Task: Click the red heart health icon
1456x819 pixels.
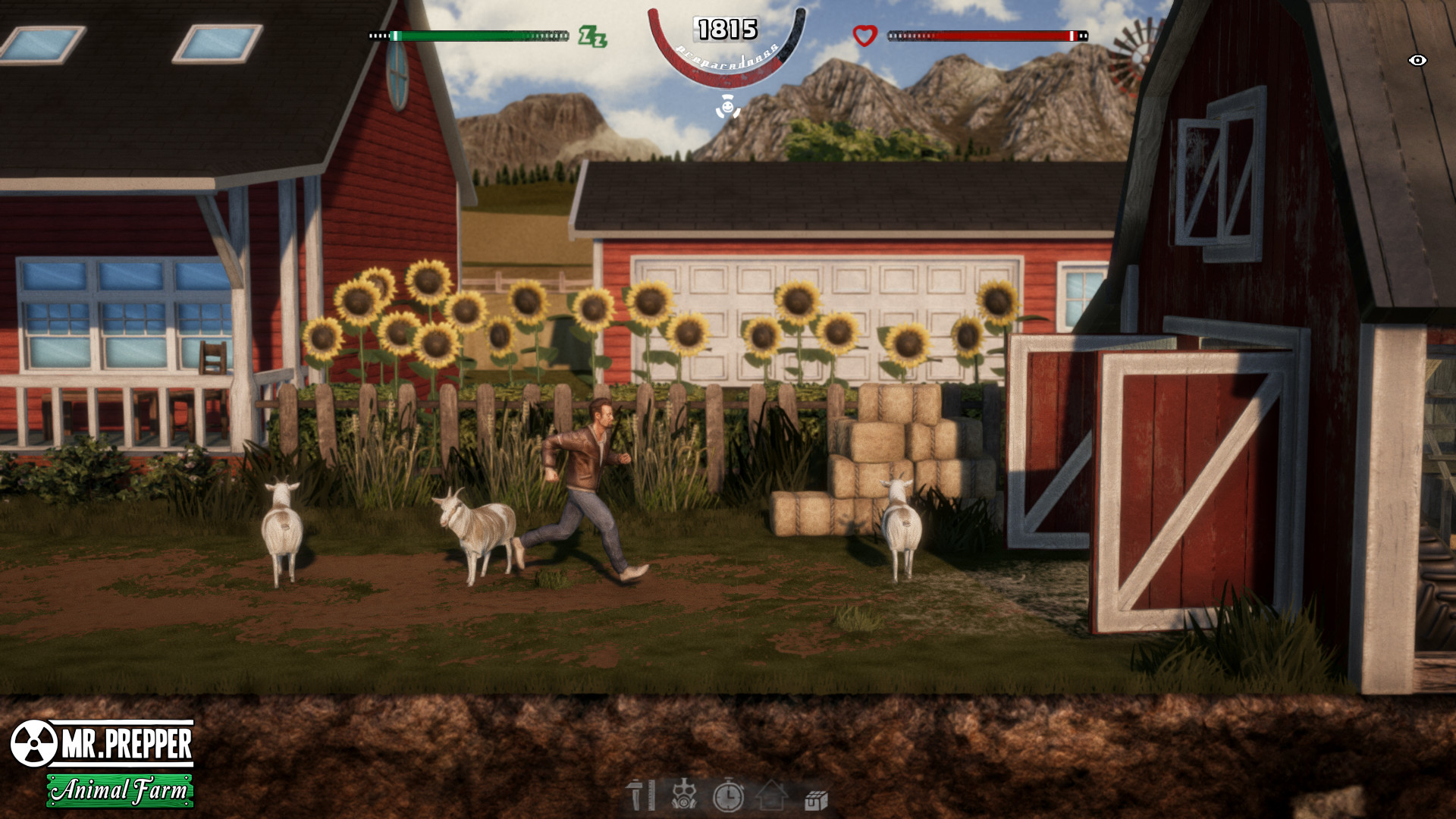Action: tap(864, 33)
